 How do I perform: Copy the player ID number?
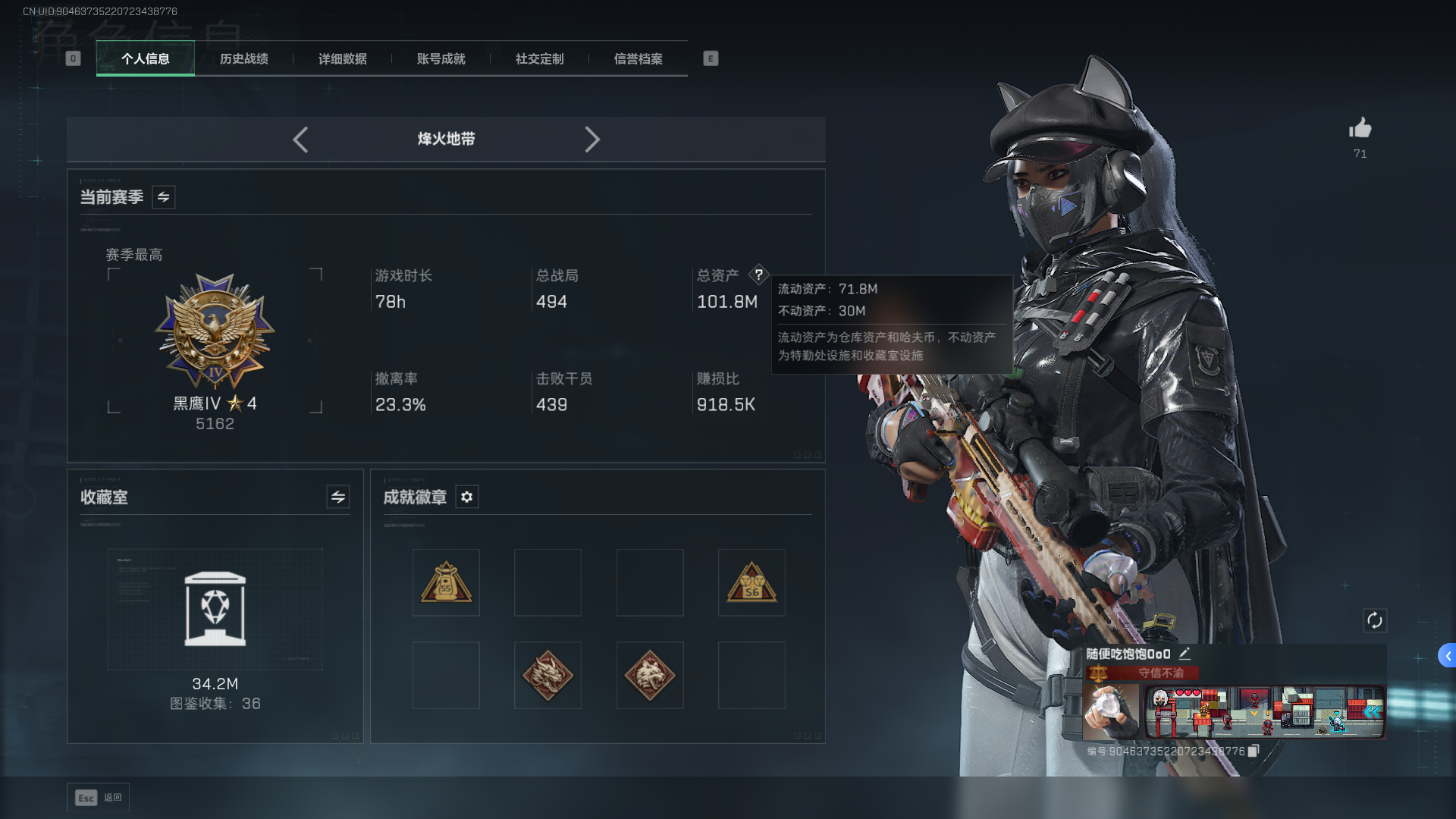[x=1254, y=751]
